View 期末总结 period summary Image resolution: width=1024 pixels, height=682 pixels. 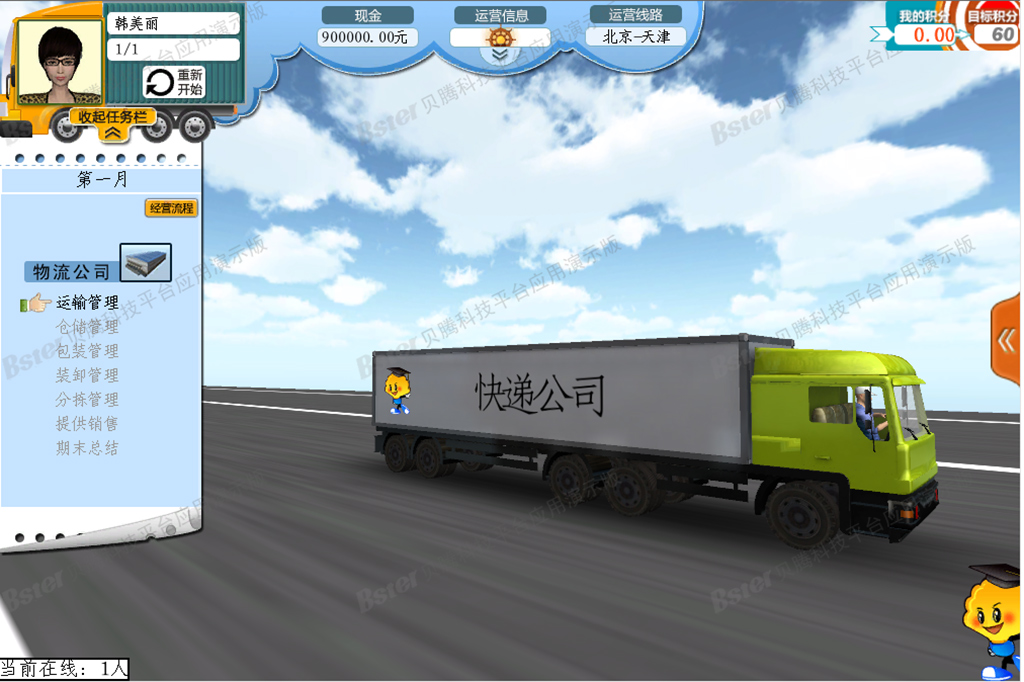tap(87, 448)
